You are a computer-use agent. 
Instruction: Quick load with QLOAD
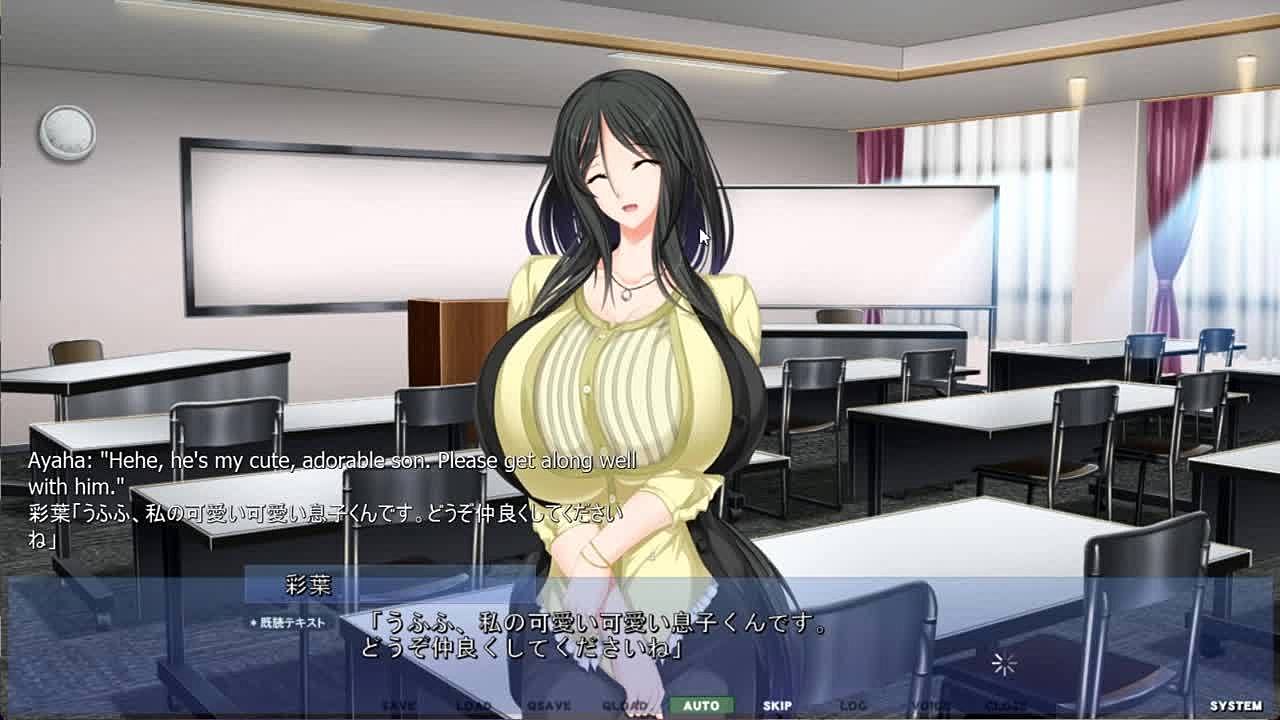tap(625, 705)
